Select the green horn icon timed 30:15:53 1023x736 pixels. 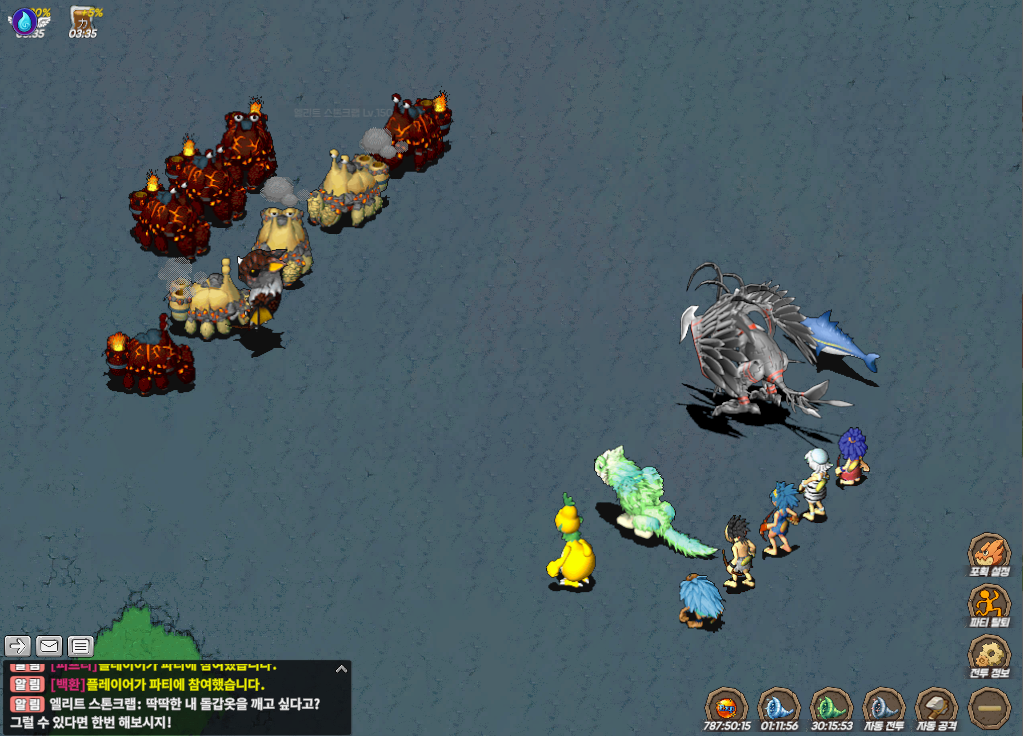coord(831,705)
